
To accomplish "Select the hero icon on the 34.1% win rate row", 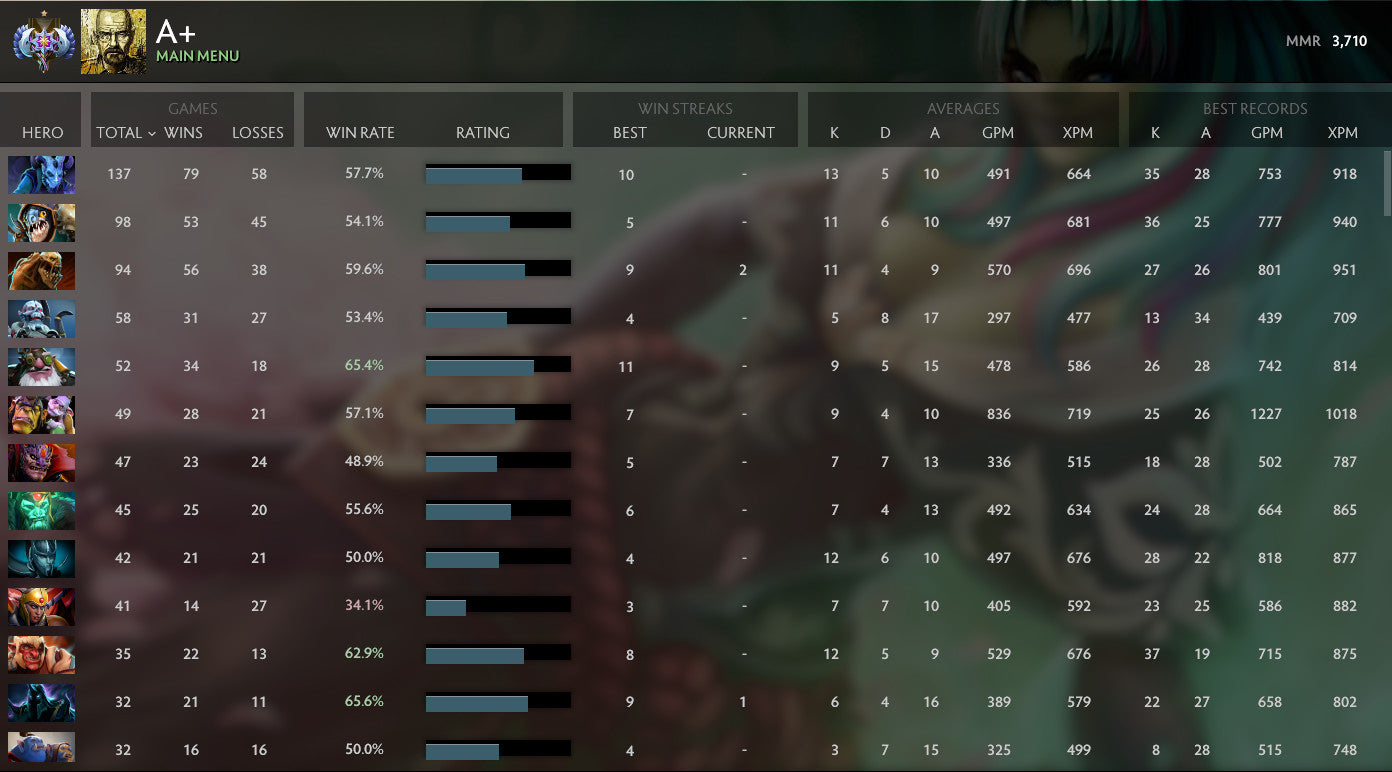I will [x=41, y=606].
